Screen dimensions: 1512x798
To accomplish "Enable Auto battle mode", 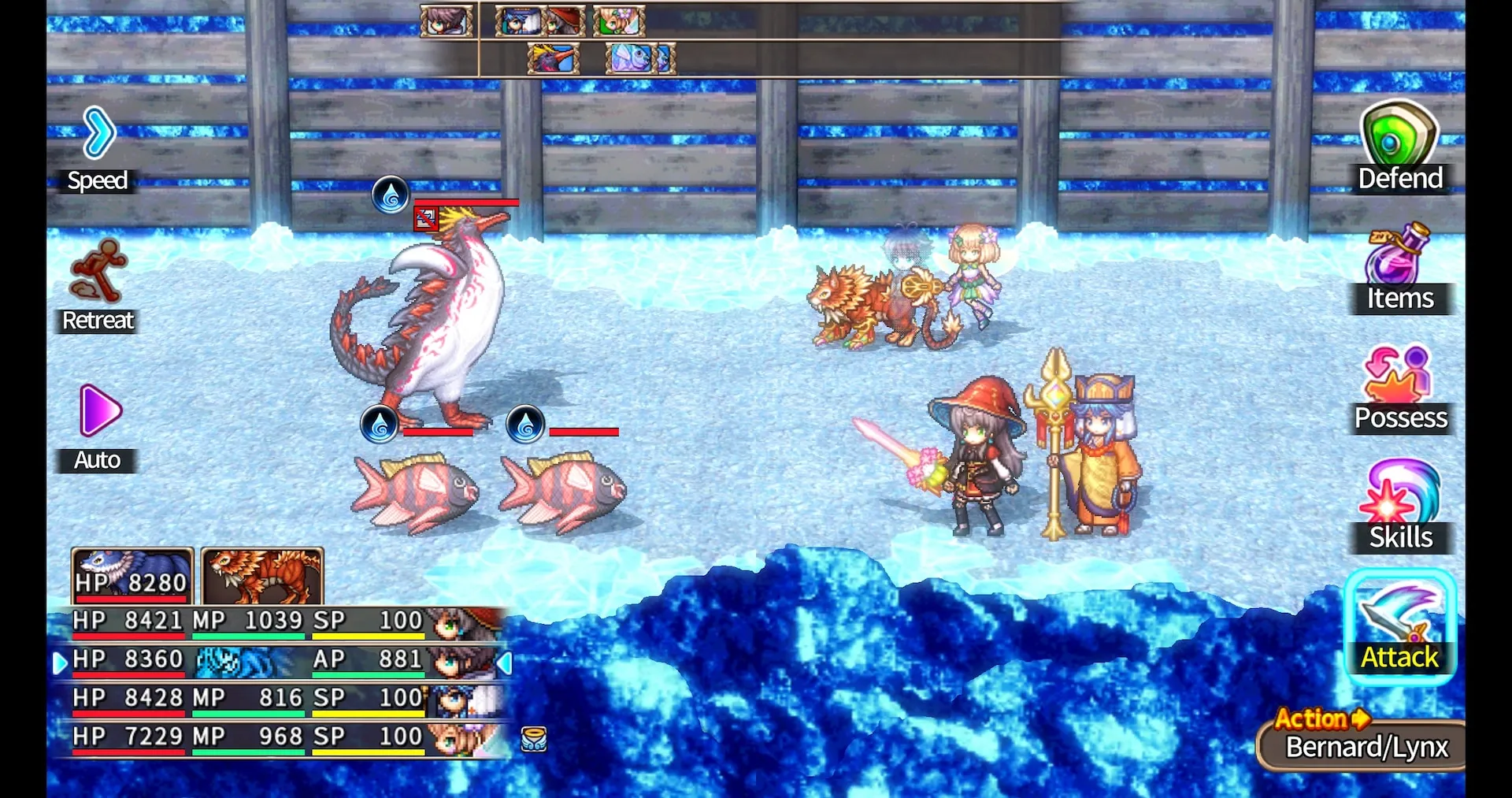I will coord(98,427).
